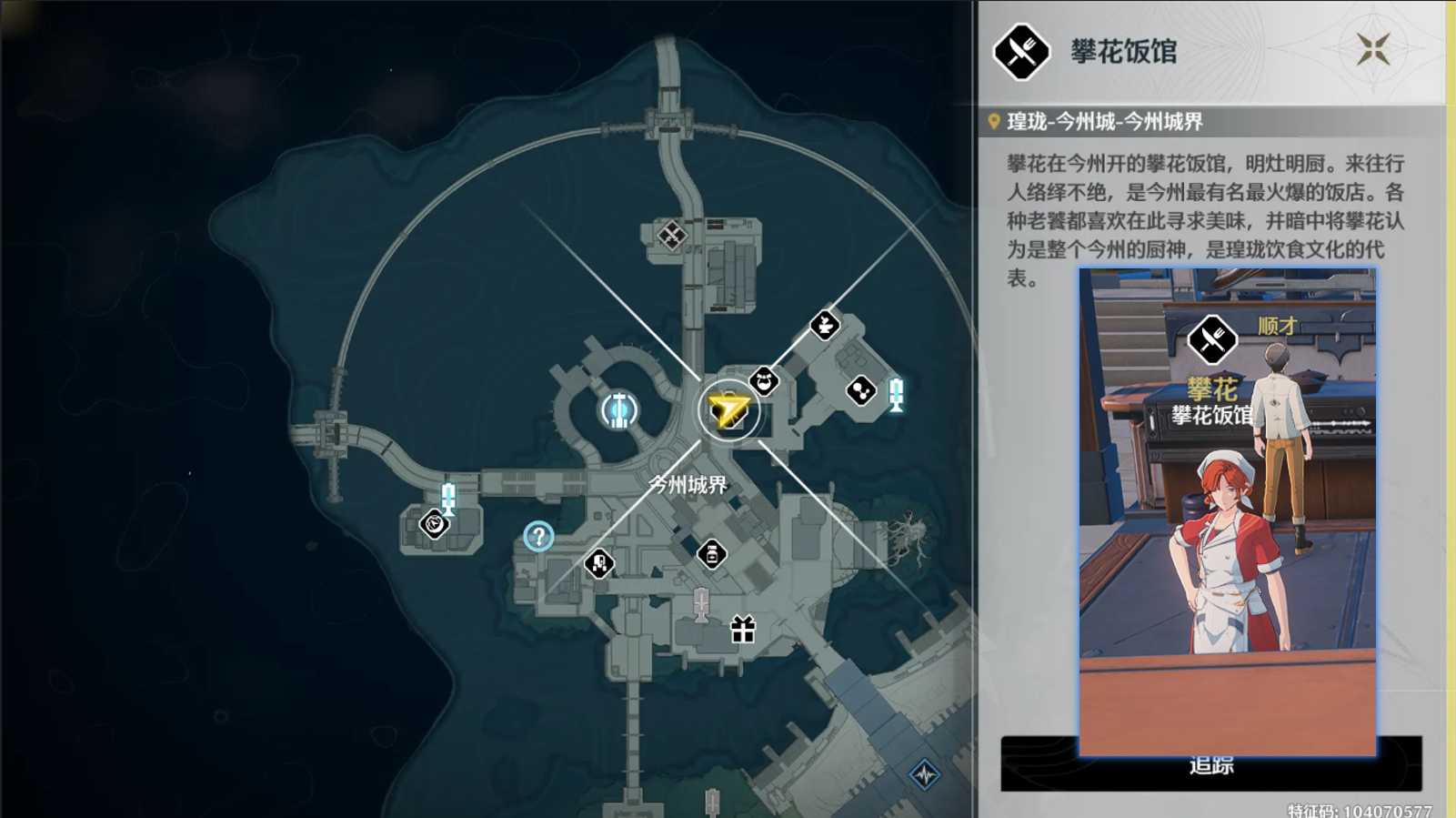Click the 攀花 NPC preview image
This screenshot has width=1456, height=818.
1227,510
